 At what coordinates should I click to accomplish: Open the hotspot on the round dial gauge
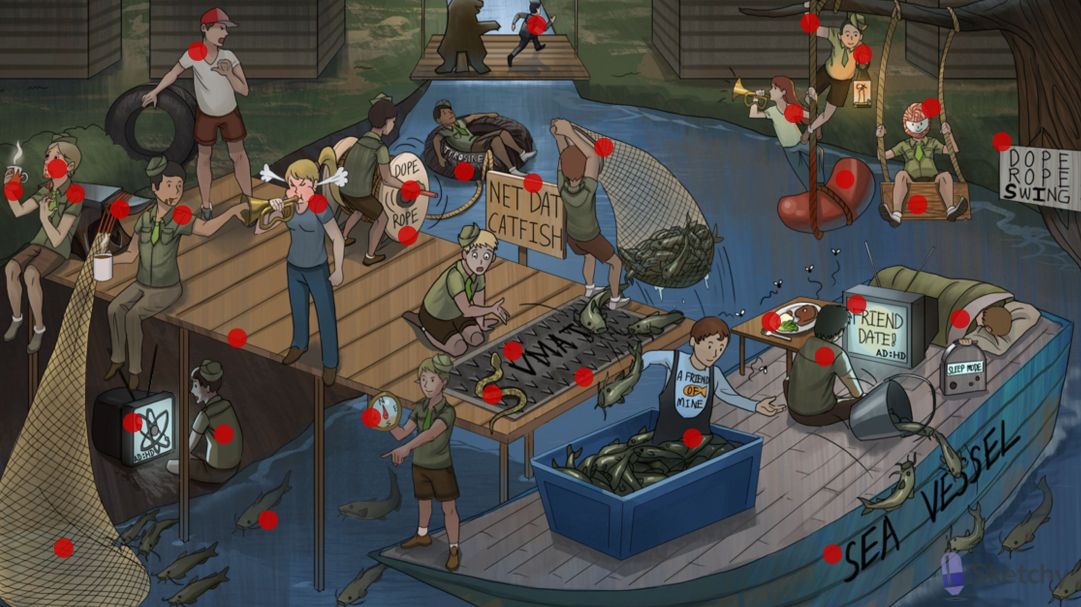(x=371, y=417)
